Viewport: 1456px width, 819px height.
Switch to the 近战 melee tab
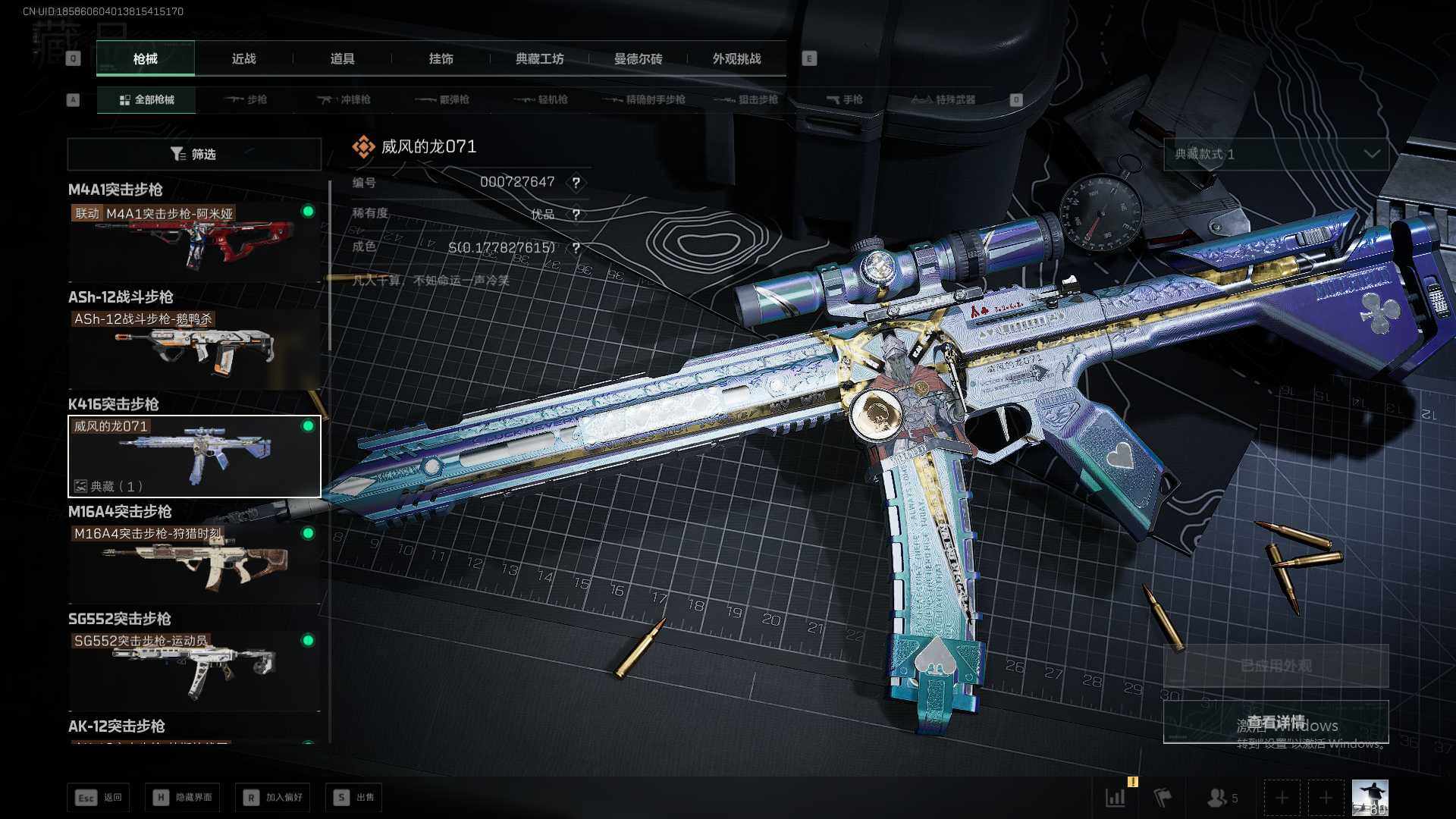(x=243, y=58)
